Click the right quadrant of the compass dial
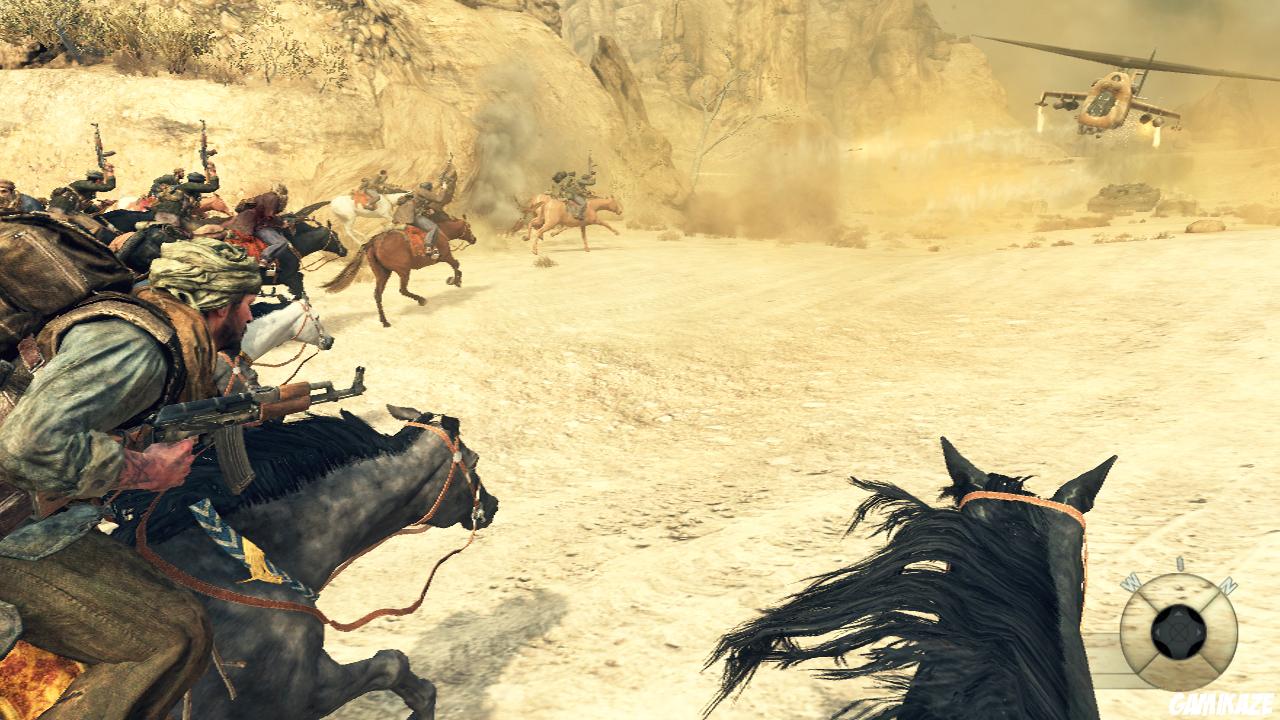This screenshot has height=720, width=1280. click(x=1218, y=630)
